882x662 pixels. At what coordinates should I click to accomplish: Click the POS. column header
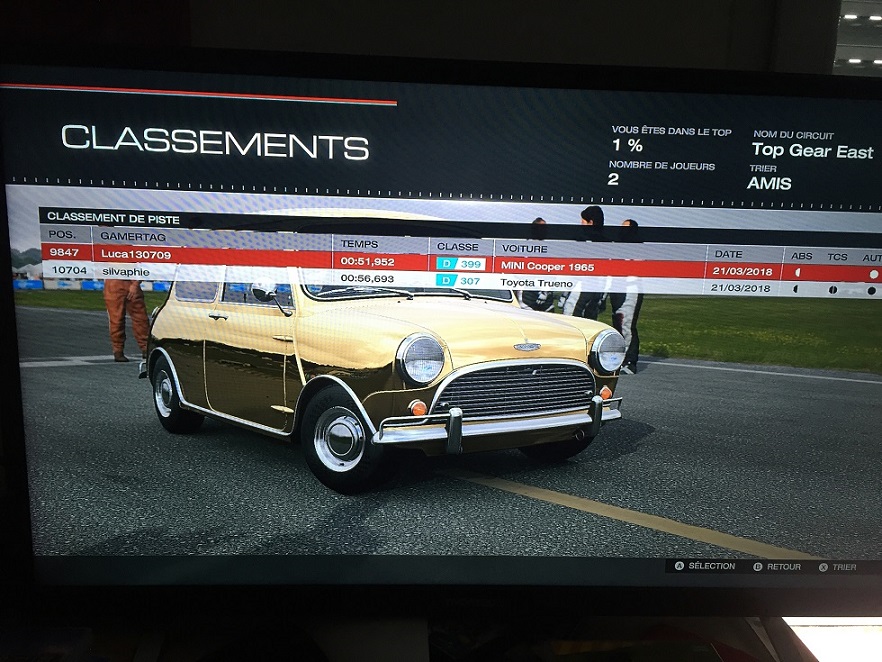pyautogui.click(x=63, y=235)
